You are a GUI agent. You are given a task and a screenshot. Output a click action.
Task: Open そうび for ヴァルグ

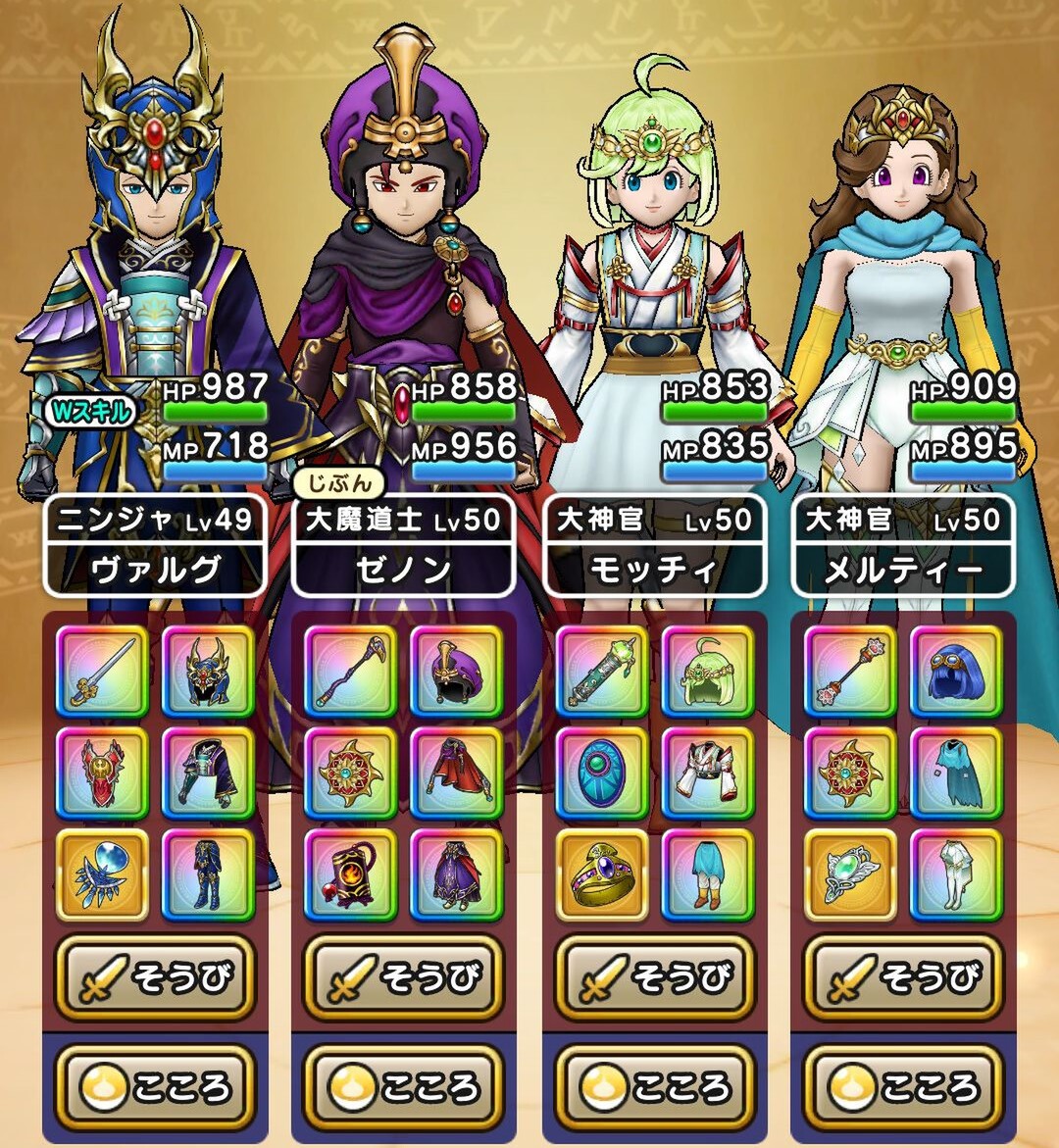[x=154, y=977]
